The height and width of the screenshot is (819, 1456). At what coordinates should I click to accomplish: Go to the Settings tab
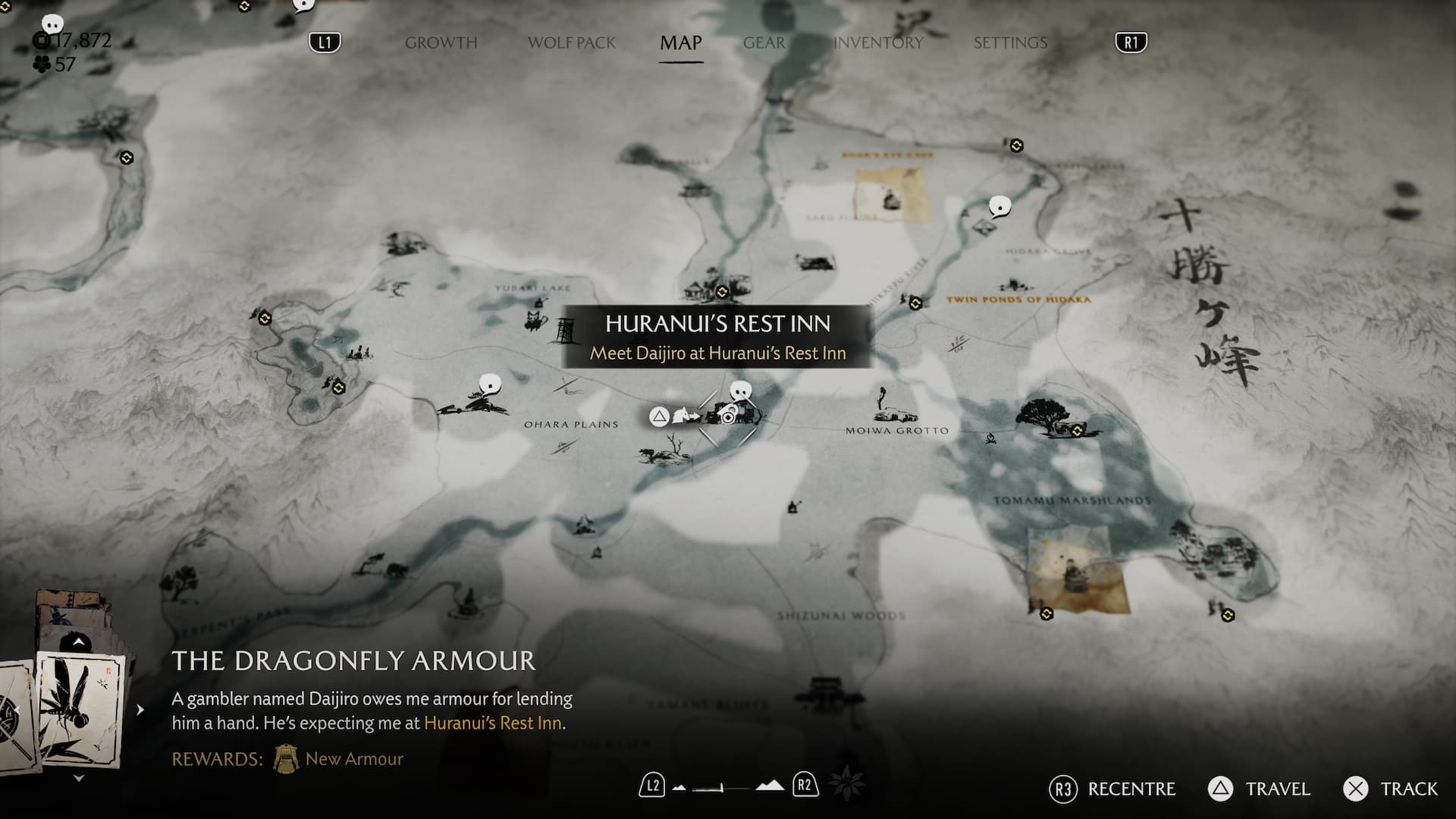click(x=1010, y=43)
